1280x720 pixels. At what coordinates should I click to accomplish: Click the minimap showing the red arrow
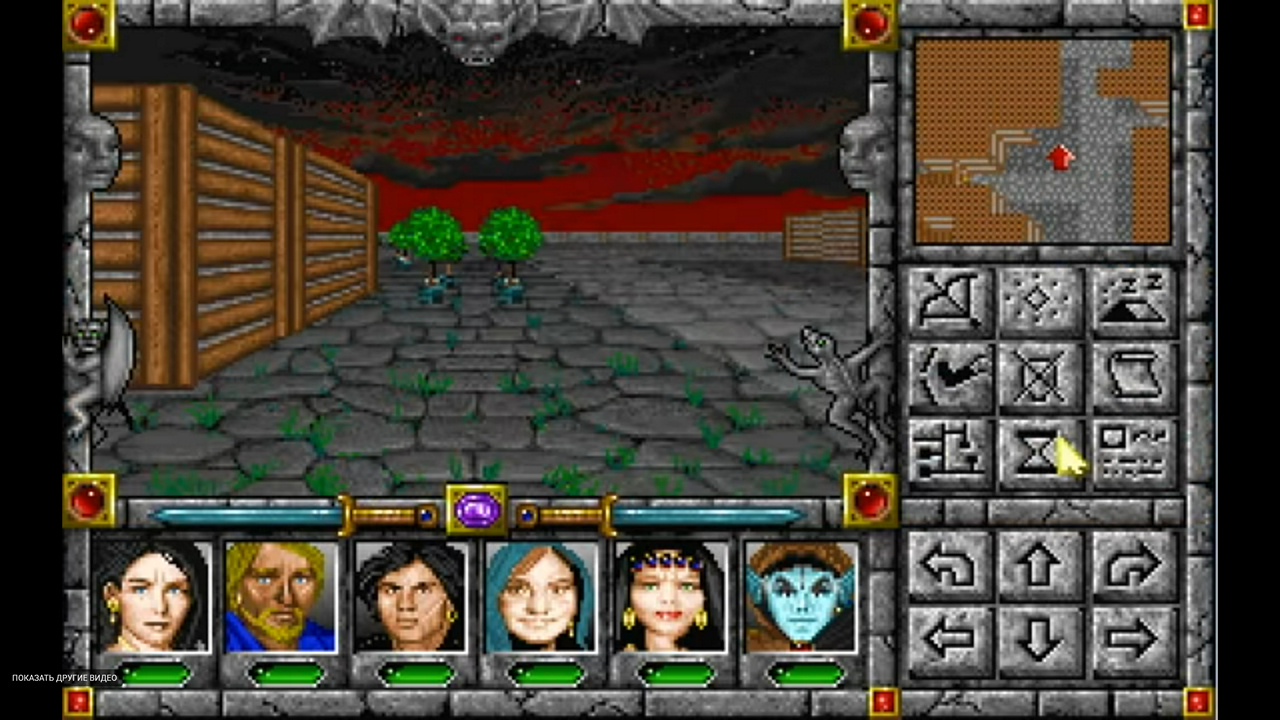(1042, 141)
